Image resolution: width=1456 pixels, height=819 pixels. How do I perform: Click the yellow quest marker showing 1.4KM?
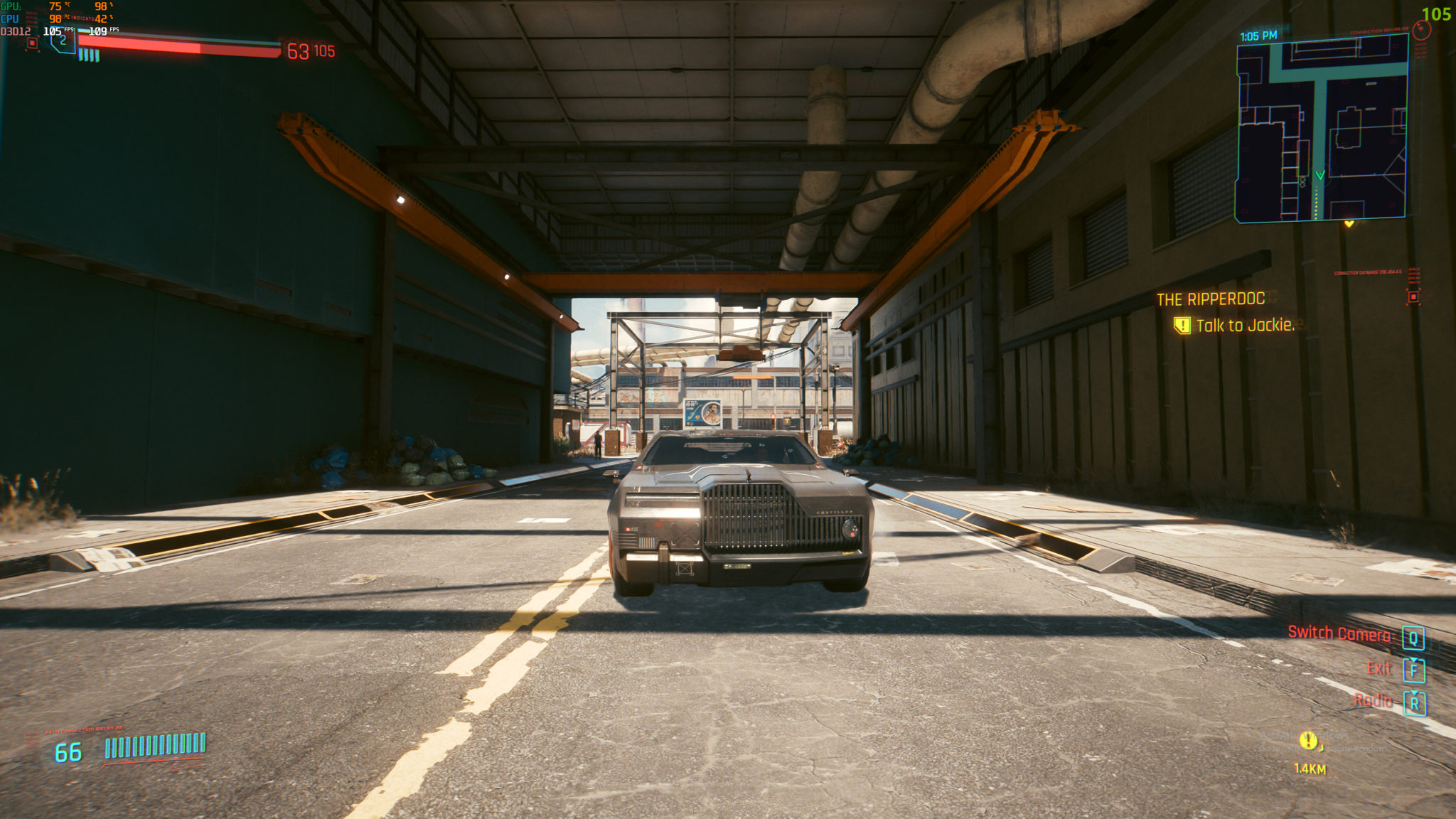(1308, 742)
